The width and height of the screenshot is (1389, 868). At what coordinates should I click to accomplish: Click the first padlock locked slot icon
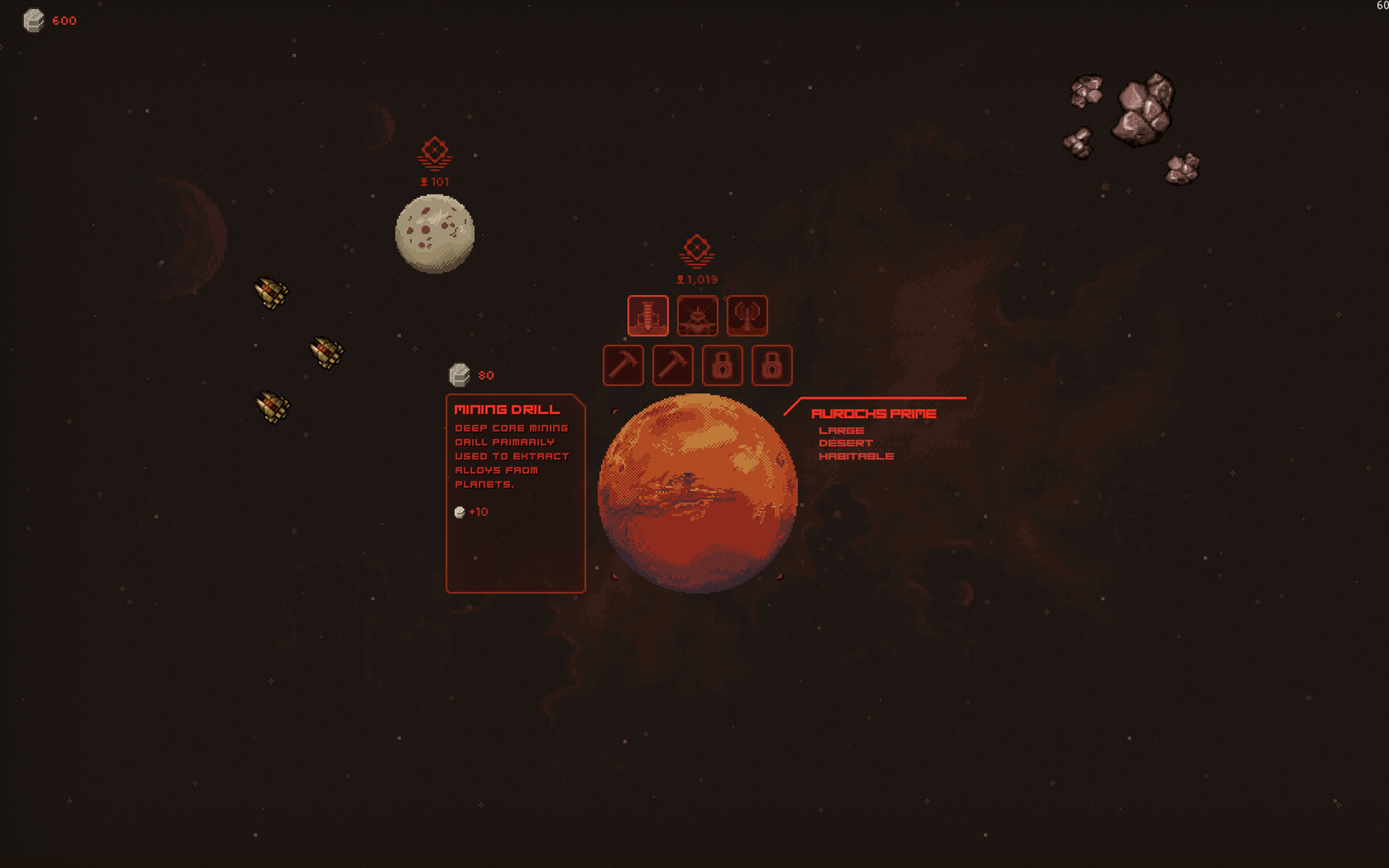723,365
